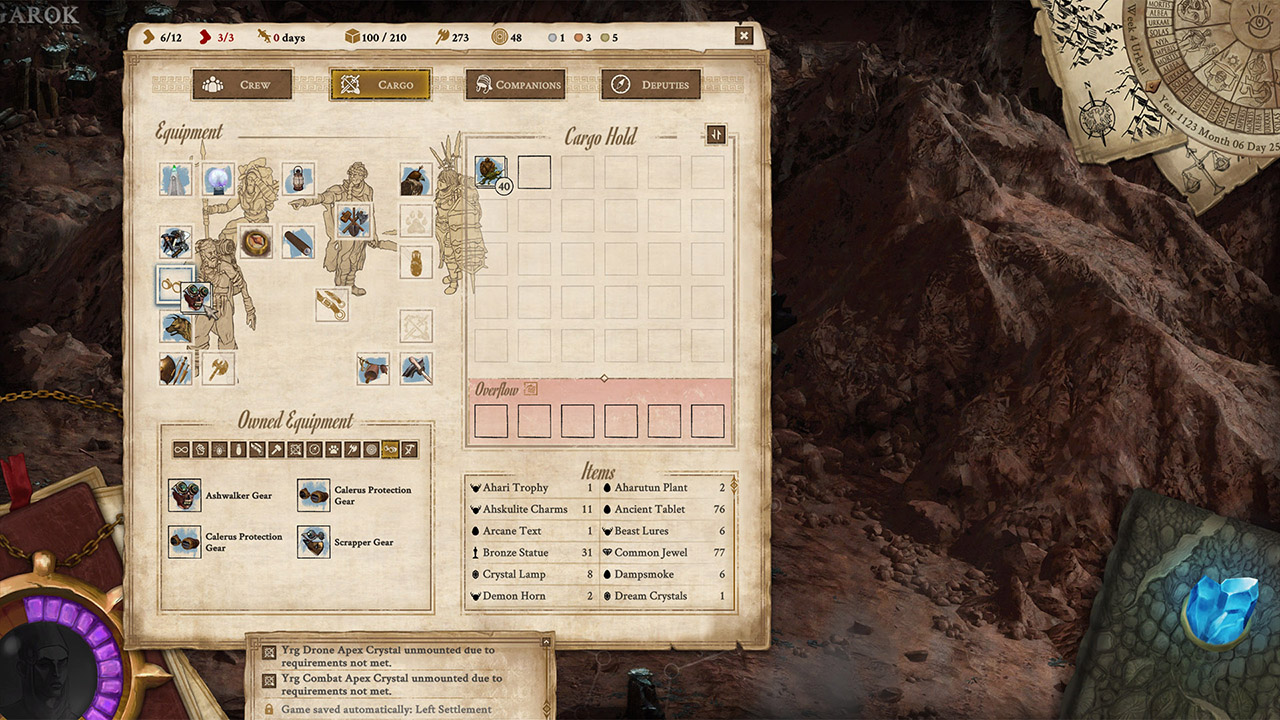Select the brass lantern equipment slot
This screenshot has width=1280, height=720.
[x=299, y=177]
